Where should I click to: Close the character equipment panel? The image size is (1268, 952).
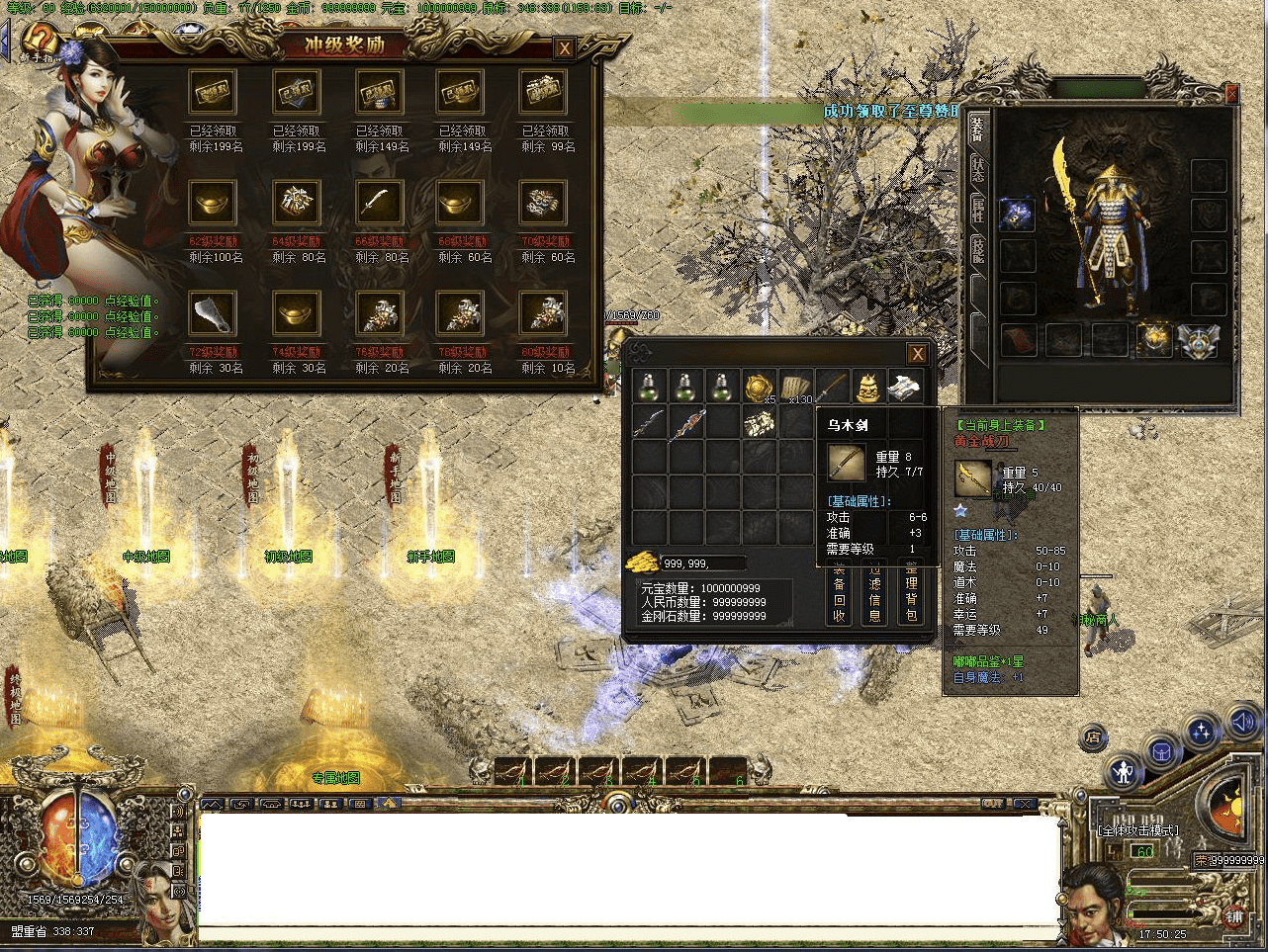point(1231,95)
